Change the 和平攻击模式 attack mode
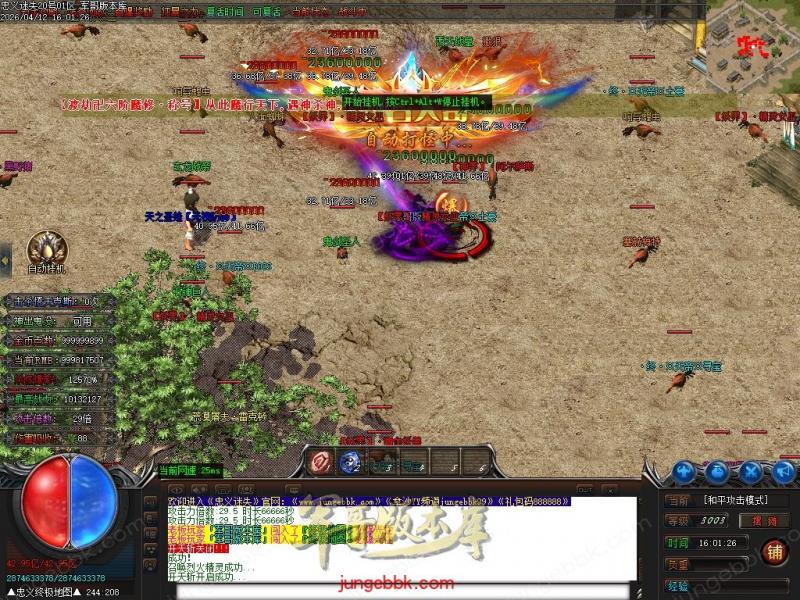Image resolution: width=800 pixels, height=600 pixels. [x=741, y=499]
